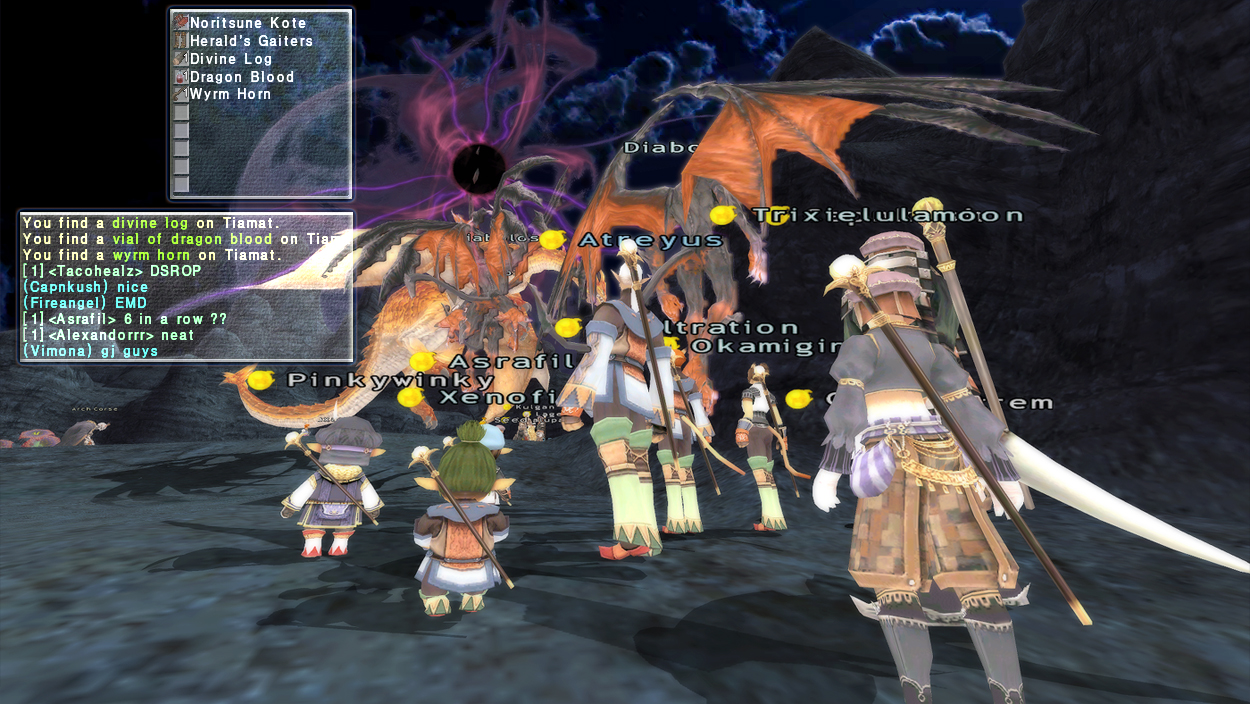Select the Wyrm Horn loot entry
Viewport: 1250px width, 704px height.
pyautogui.click(x=230, y=94)
